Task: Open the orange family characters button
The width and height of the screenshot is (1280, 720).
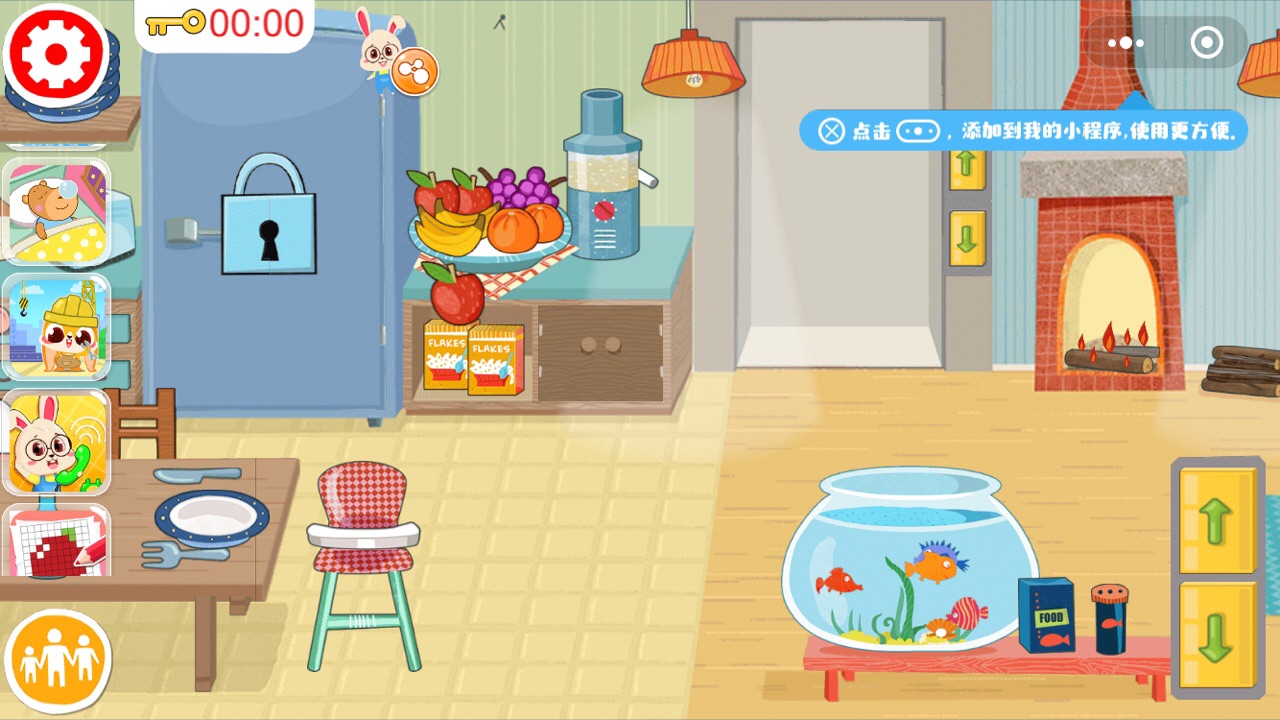Action: point(57,660)
